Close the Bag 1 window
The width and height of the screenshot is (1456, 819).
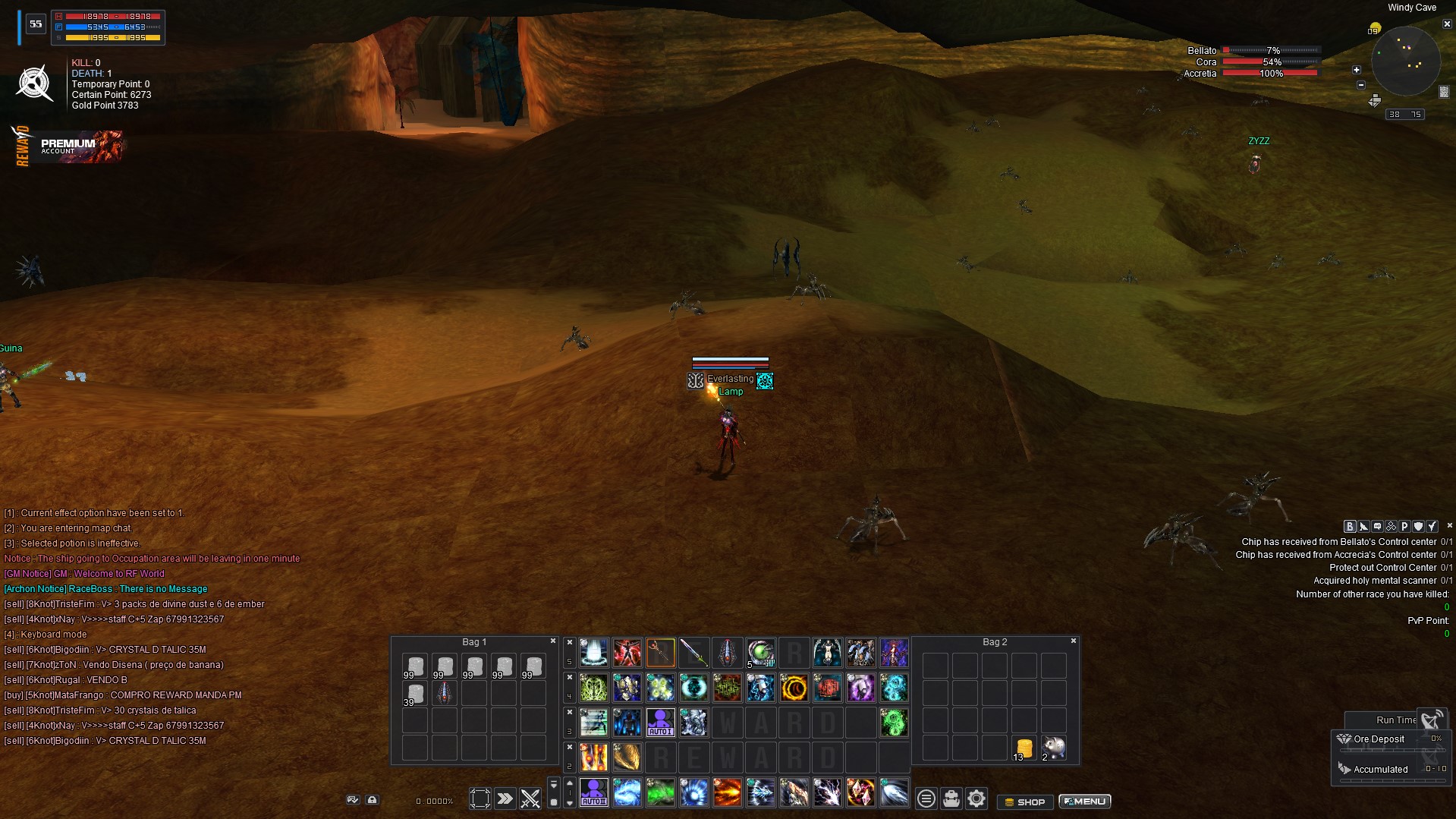553,641
